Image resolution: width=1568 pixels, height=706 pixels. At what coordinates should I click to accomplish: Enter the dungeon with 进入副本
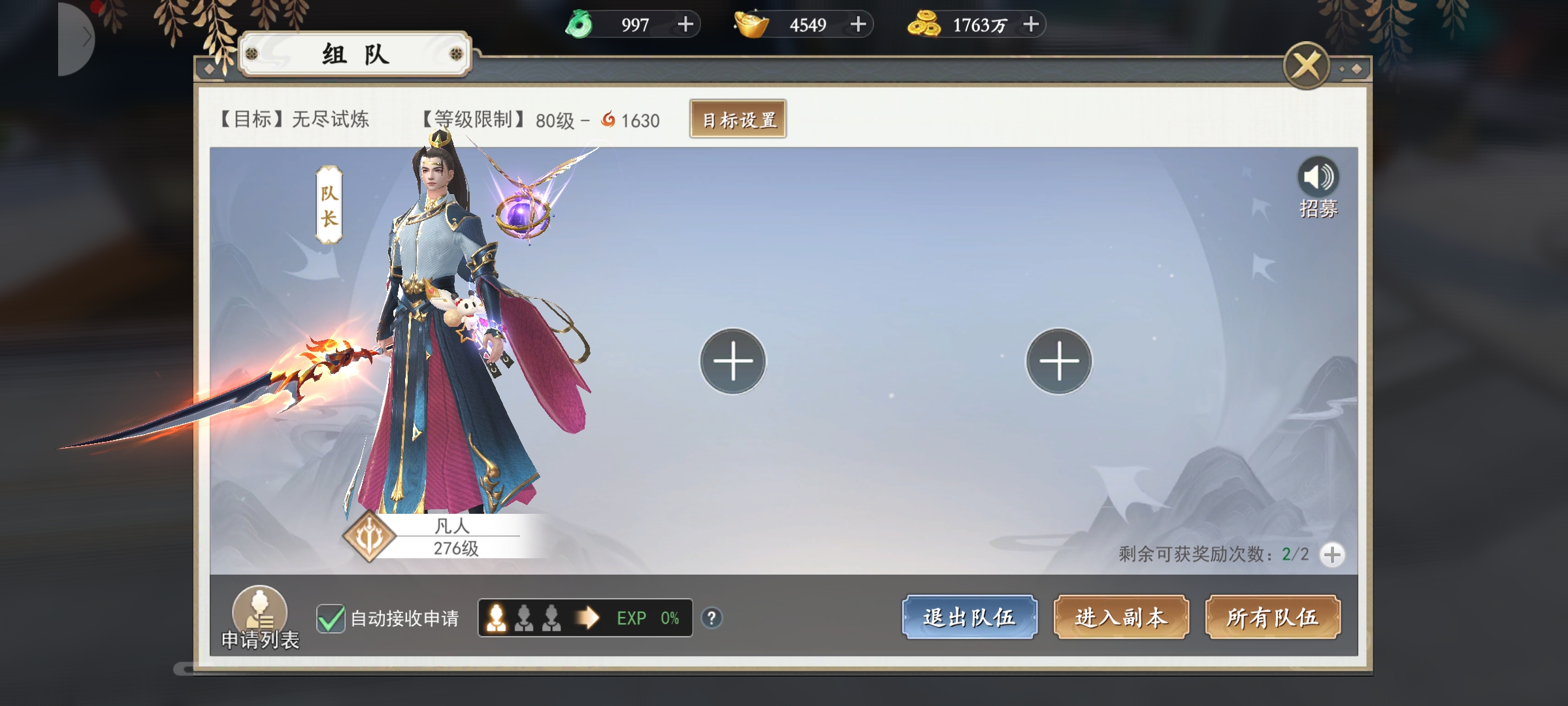(1120, 617)
